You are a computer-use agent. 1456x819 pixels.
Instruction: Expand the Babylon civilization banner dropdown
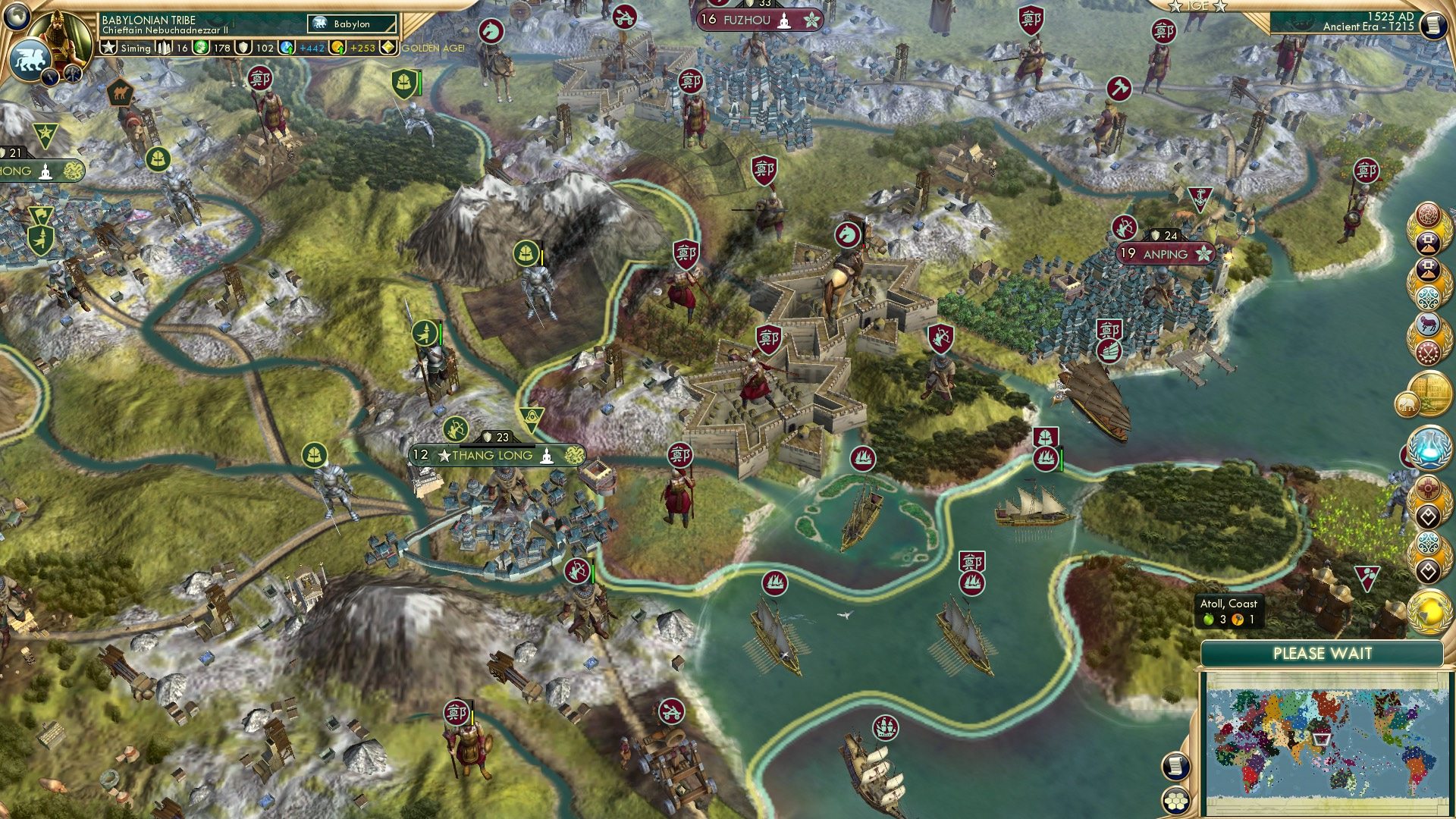click(x=353, y=24)
